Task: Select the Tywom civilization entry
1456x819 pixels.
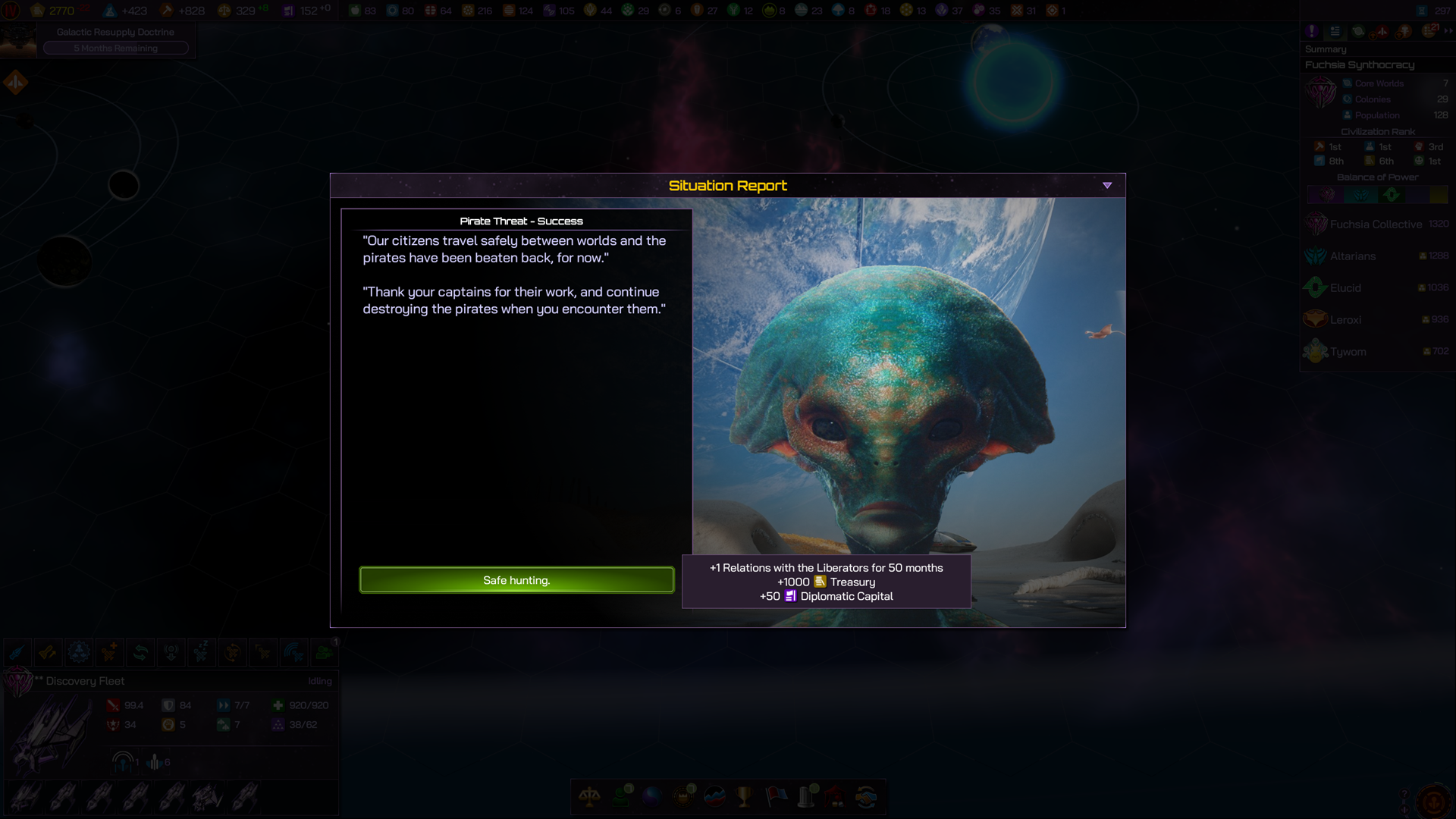Action: (x=1348, y=352)
